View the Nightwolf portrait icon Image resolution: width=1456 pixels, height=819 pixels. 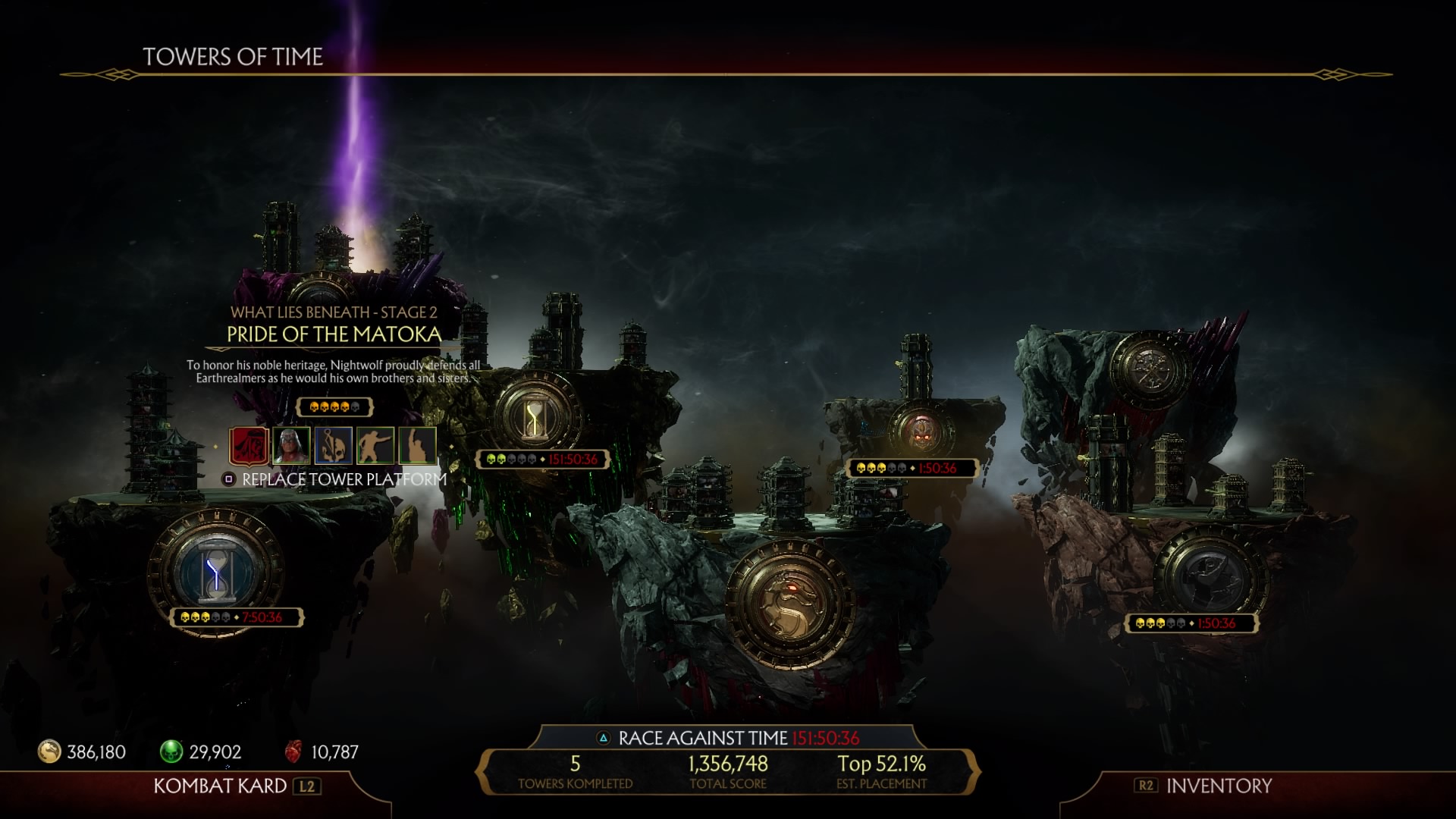(291, 446)
